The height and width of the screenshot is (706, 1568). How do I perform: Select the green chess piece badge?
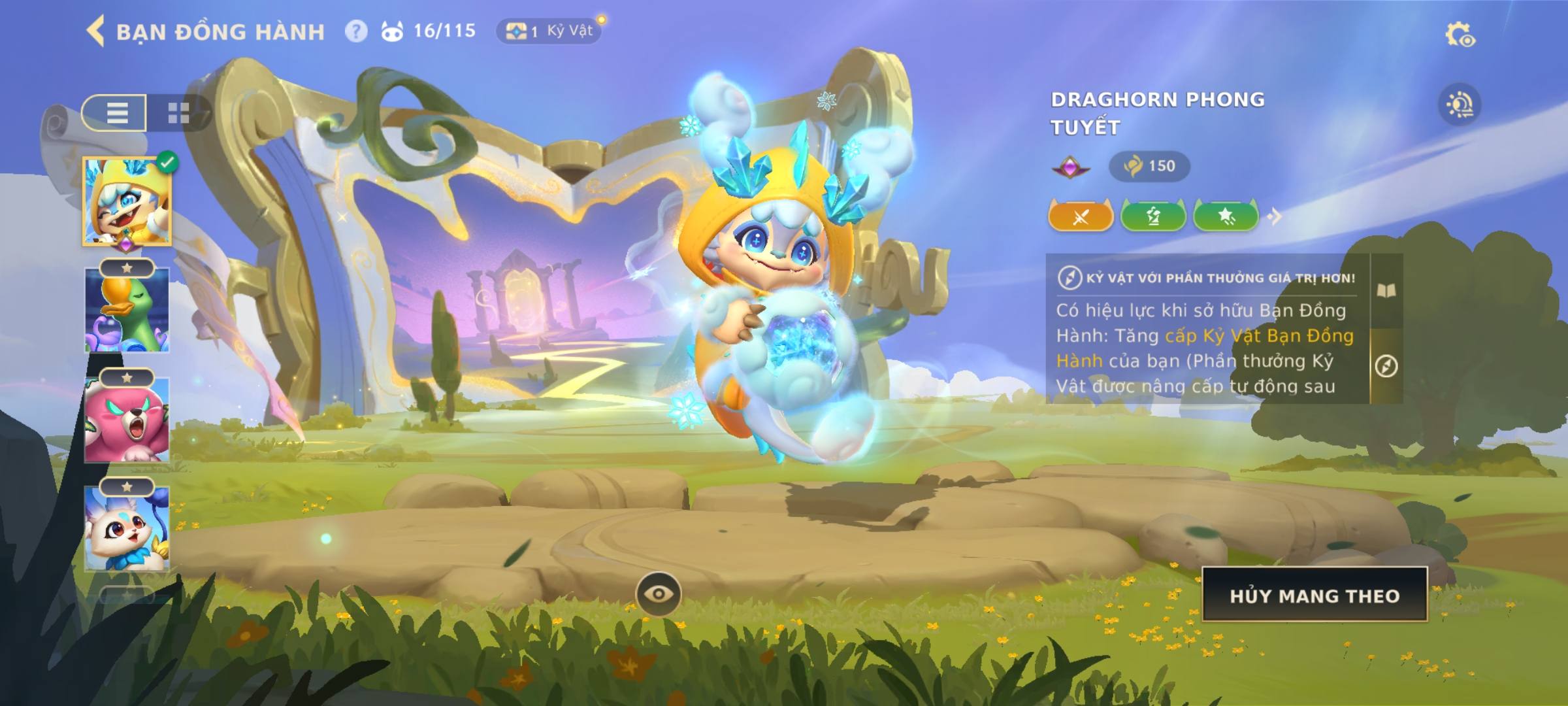coord(1153,216)
